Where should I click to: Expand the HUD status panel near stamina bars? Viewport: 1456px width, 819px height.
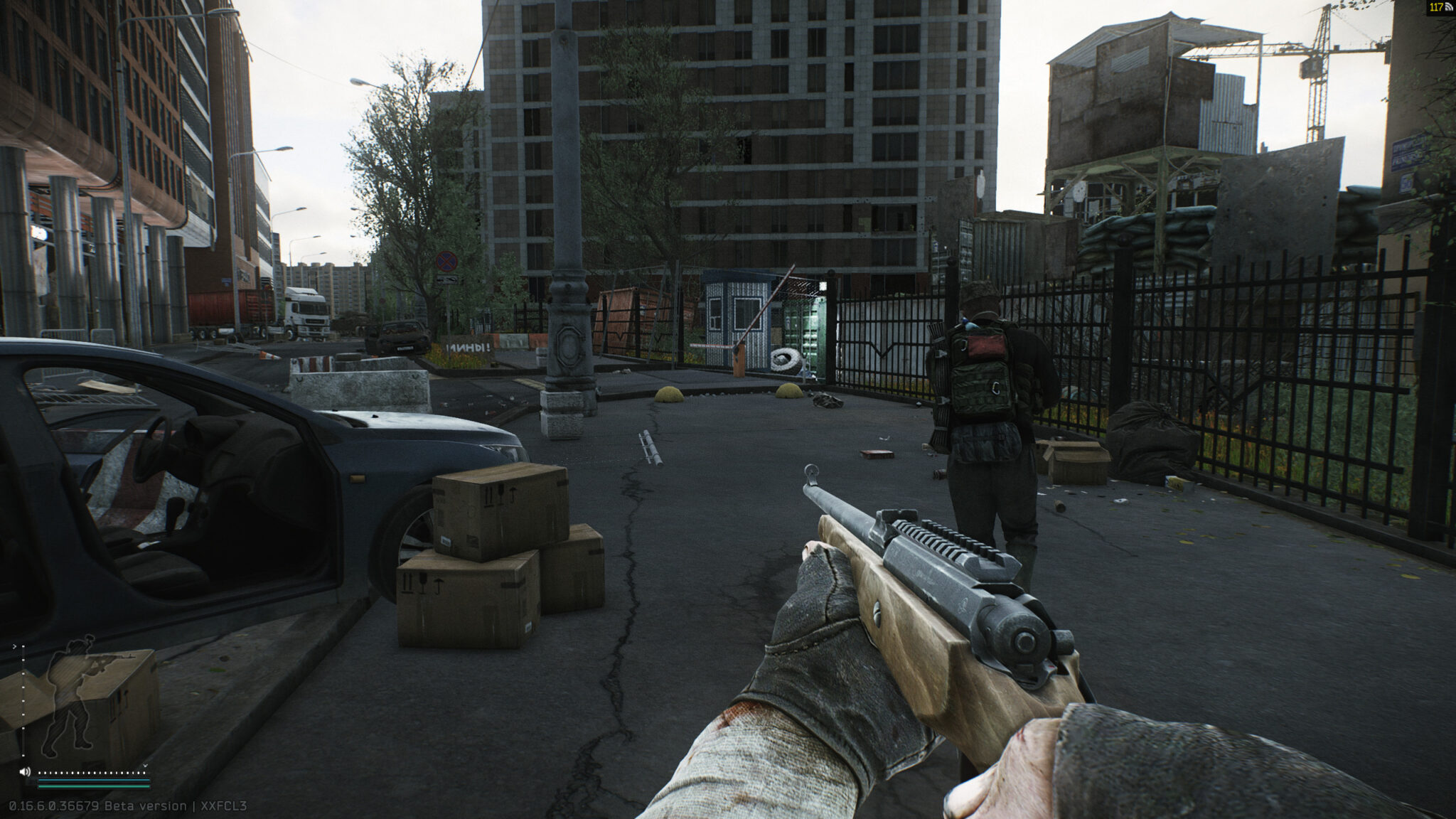point(146,766)
